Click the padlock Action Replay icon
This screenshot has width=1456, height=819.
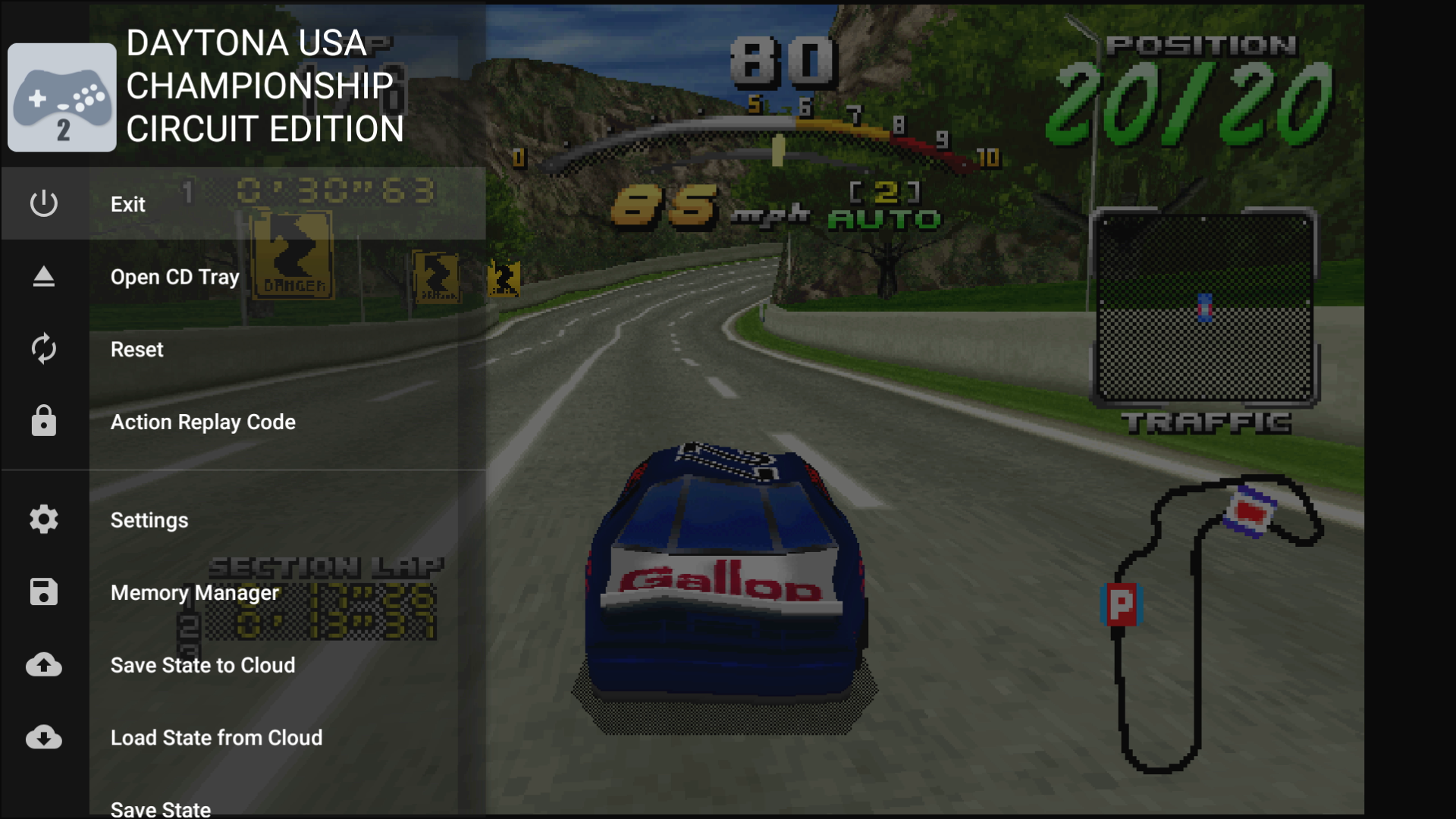coord(44,421)
